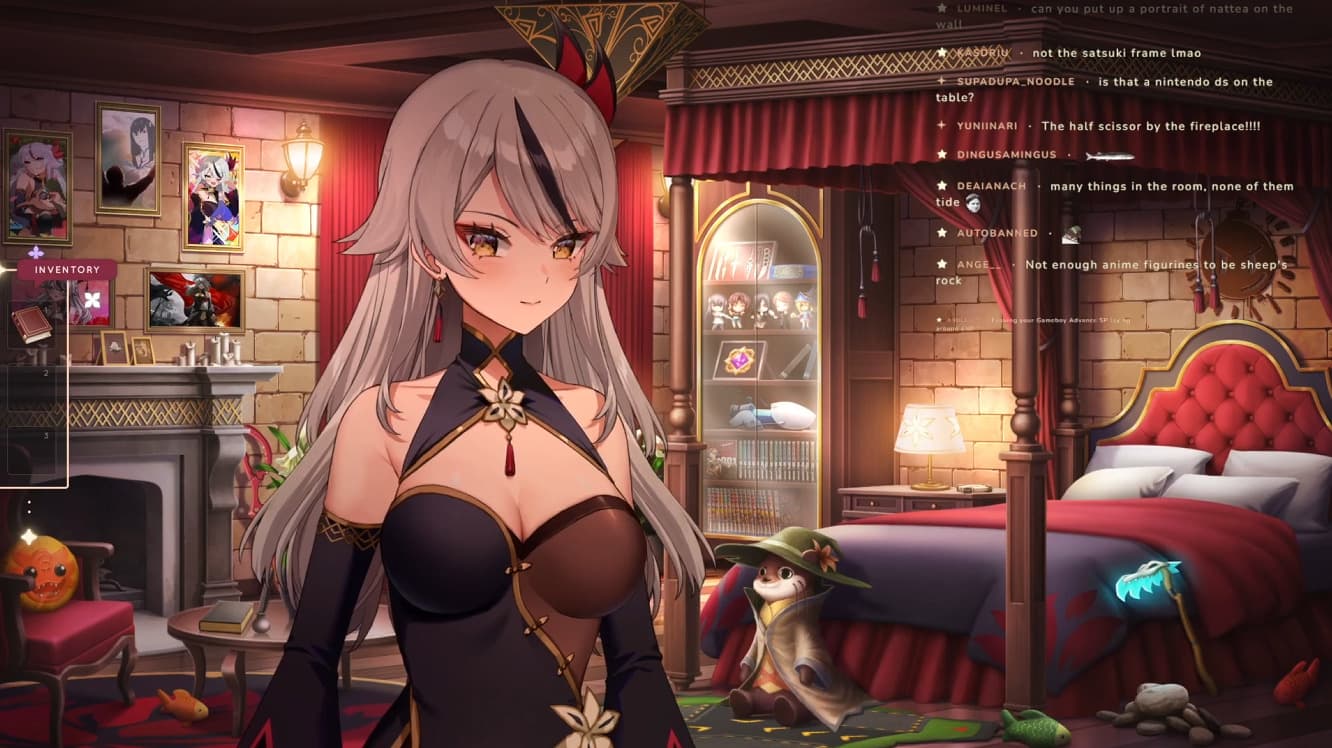Open the INVENTORY panel header
The image size is (1332, 748).
pos(67,269)
